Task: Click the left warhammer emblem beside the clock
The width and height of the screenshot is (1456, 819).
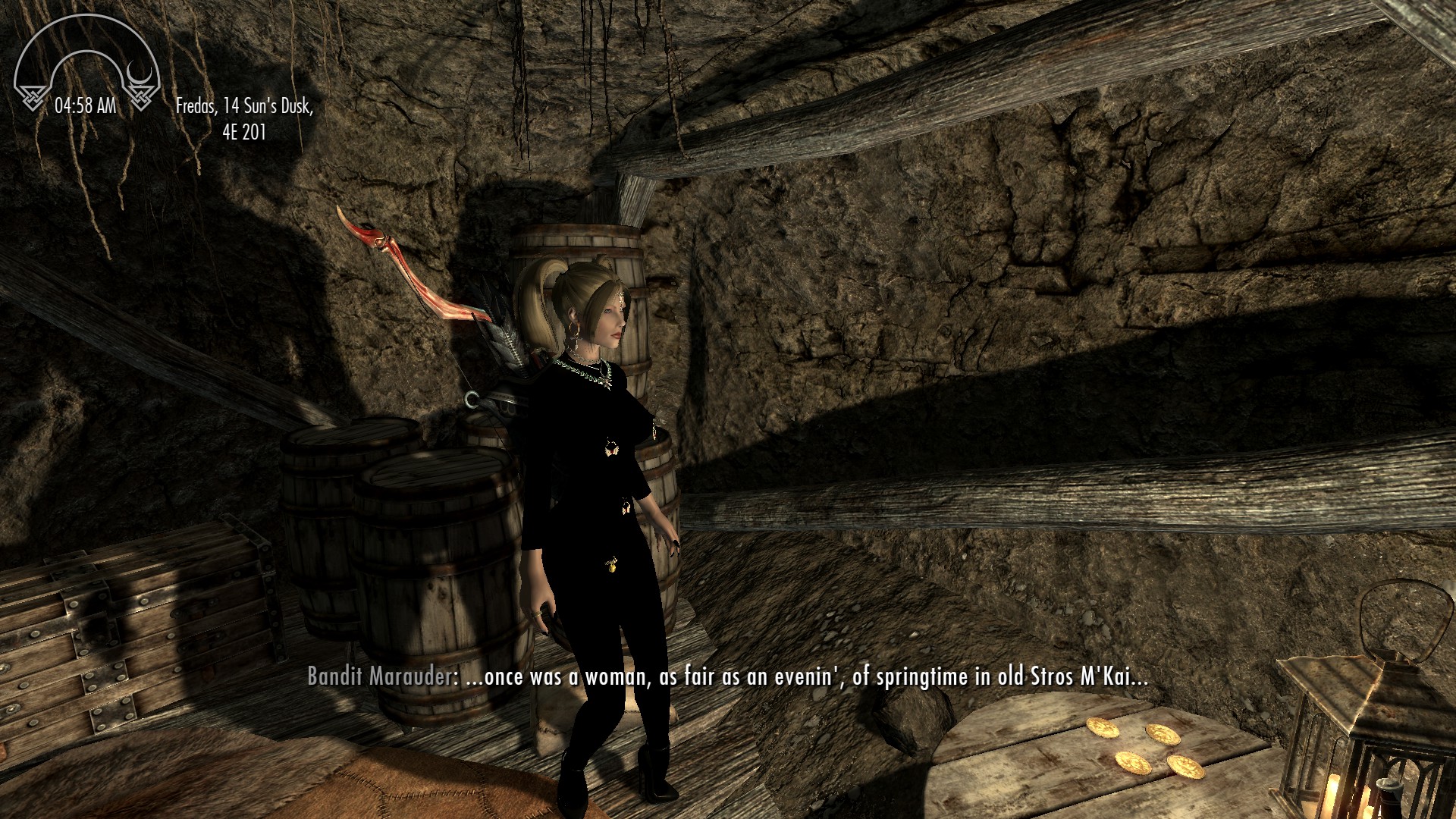Action: [x=32, y=97]
